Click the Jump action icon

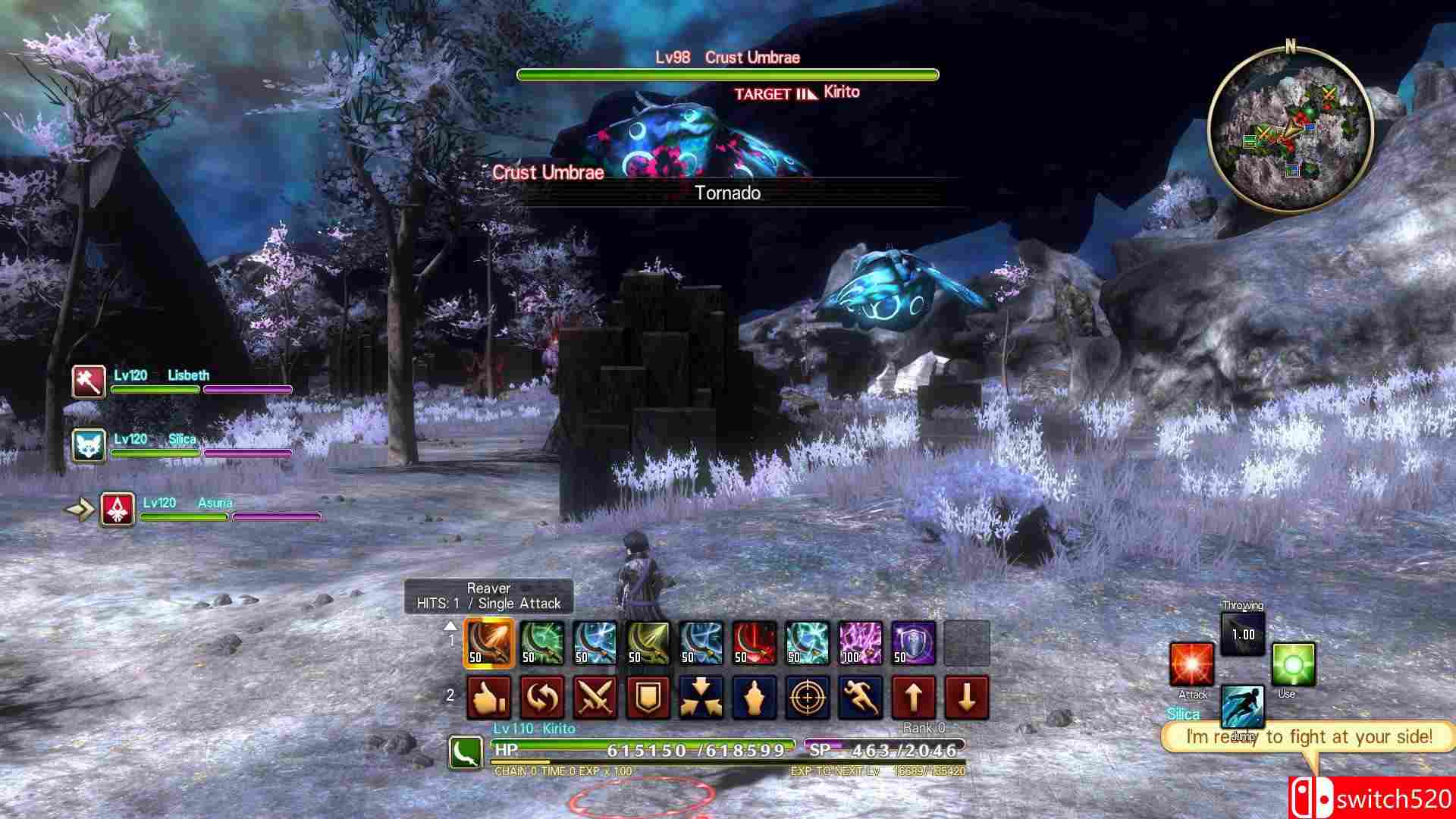tap(1242, 707)
